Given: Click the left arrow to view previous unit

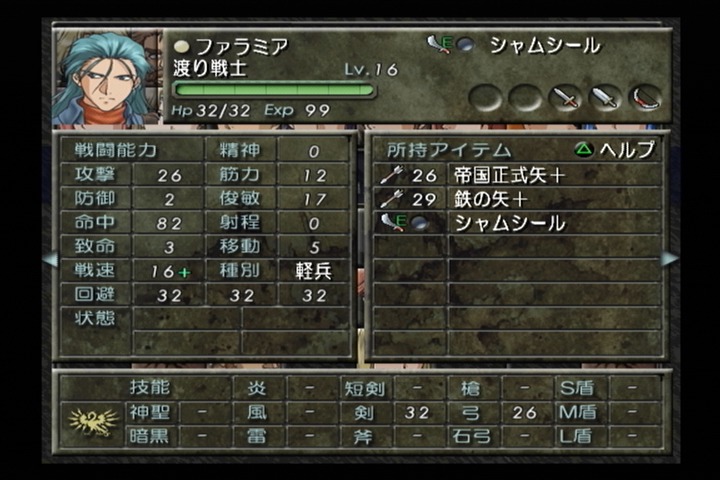Looking at the screenshot, I should [x=48, y=259].
